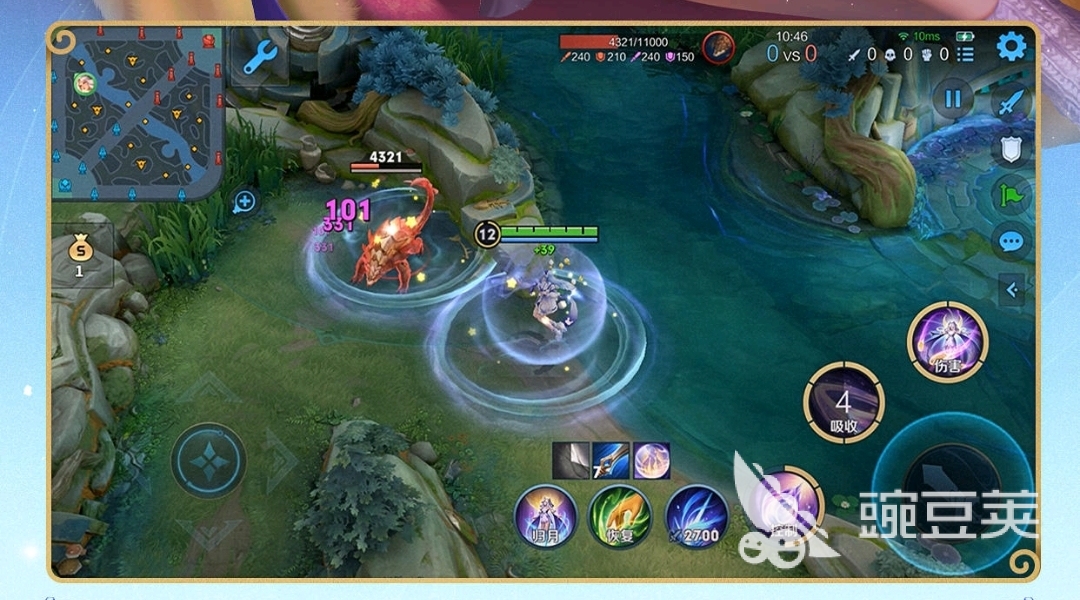Tap the minimap magnifier zoom button
The height and width of the screenshot is (600, 1080).
[x=244, y=202]
